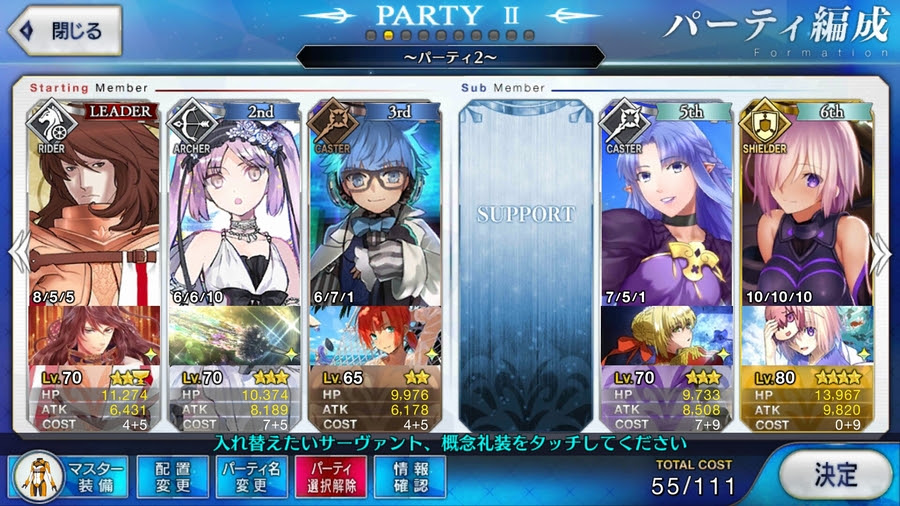The image size is (900, 506).
Task: Open the 情報確認 info check button
Action: [410, 477]
